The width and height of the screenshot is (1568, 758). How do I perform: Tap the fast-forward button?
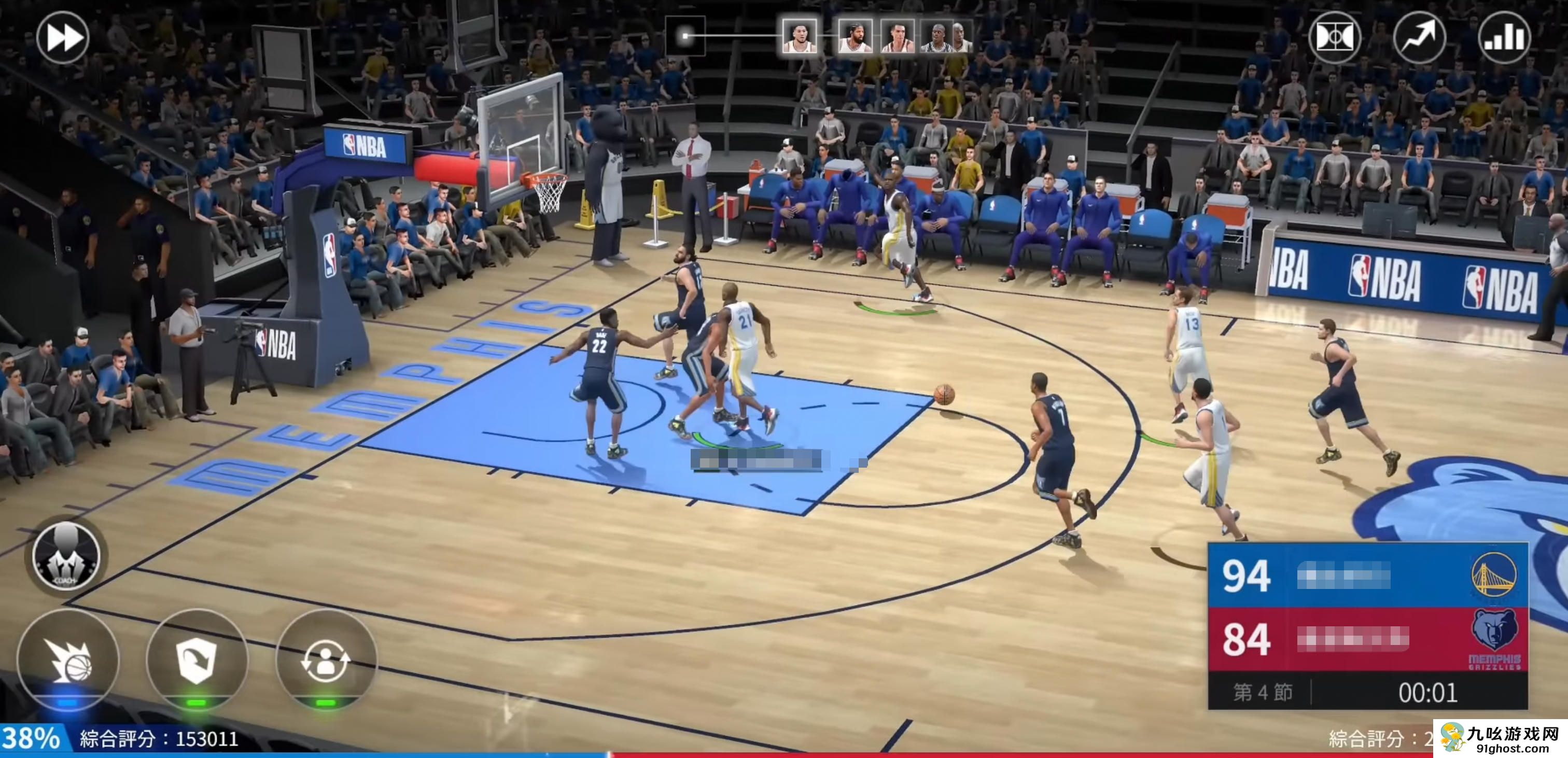[x=63, y=38]
